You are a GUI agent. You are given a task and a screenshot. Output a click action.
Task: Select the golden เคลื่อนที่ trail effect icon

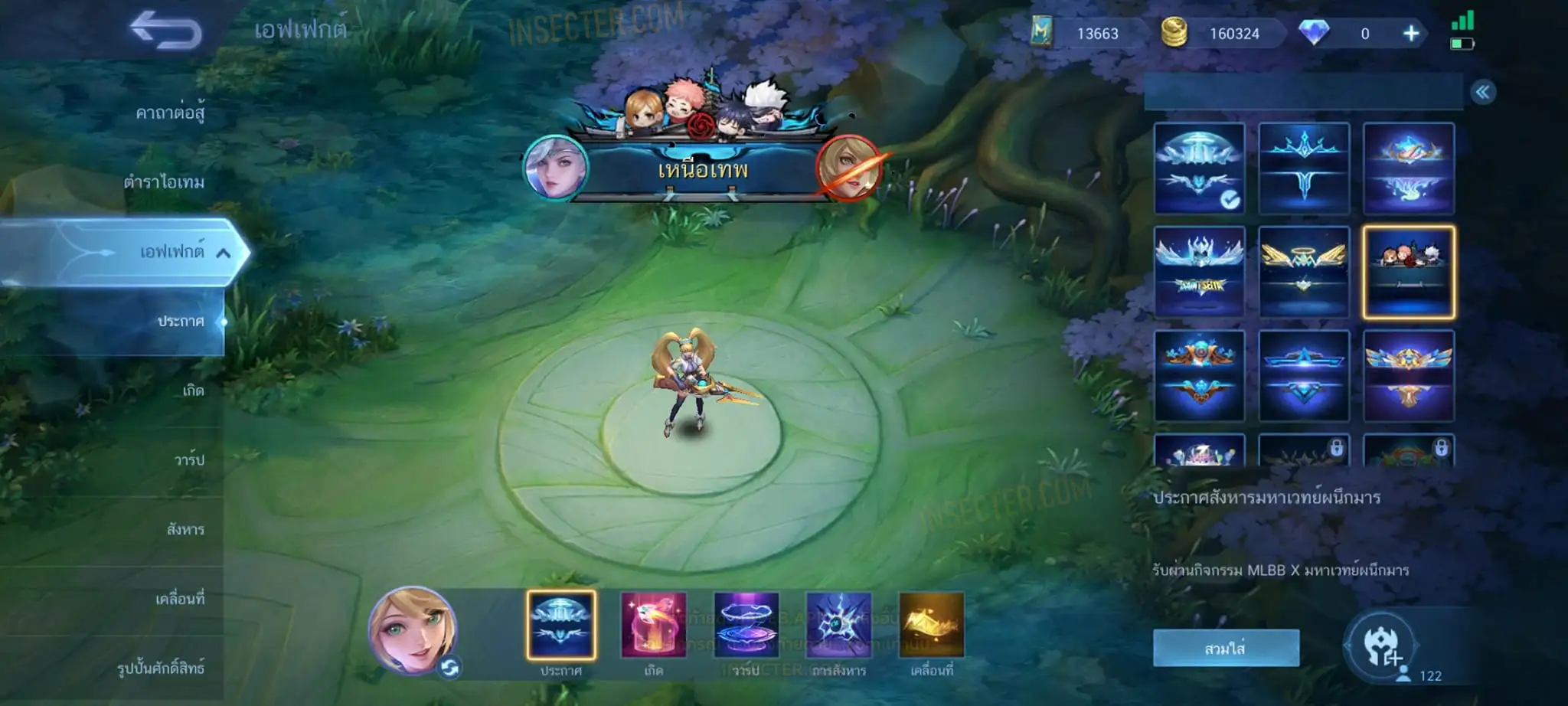tap(931, 626)
